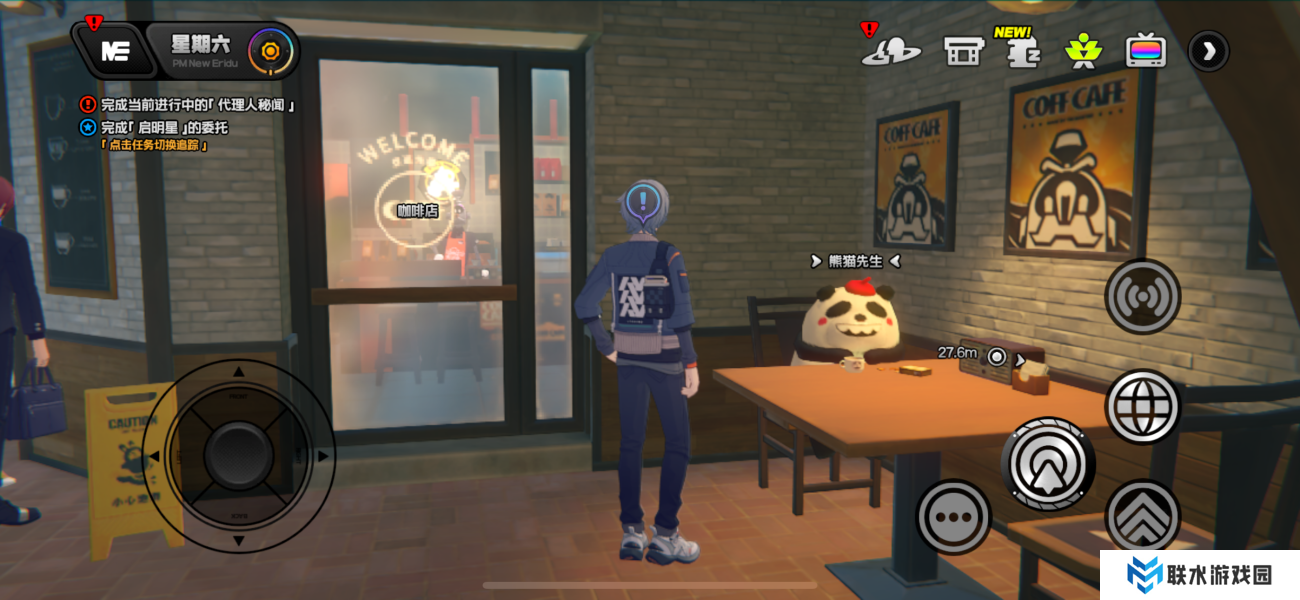Open the planet icon with red alert

pyautogui.click(x=890, y=50)
